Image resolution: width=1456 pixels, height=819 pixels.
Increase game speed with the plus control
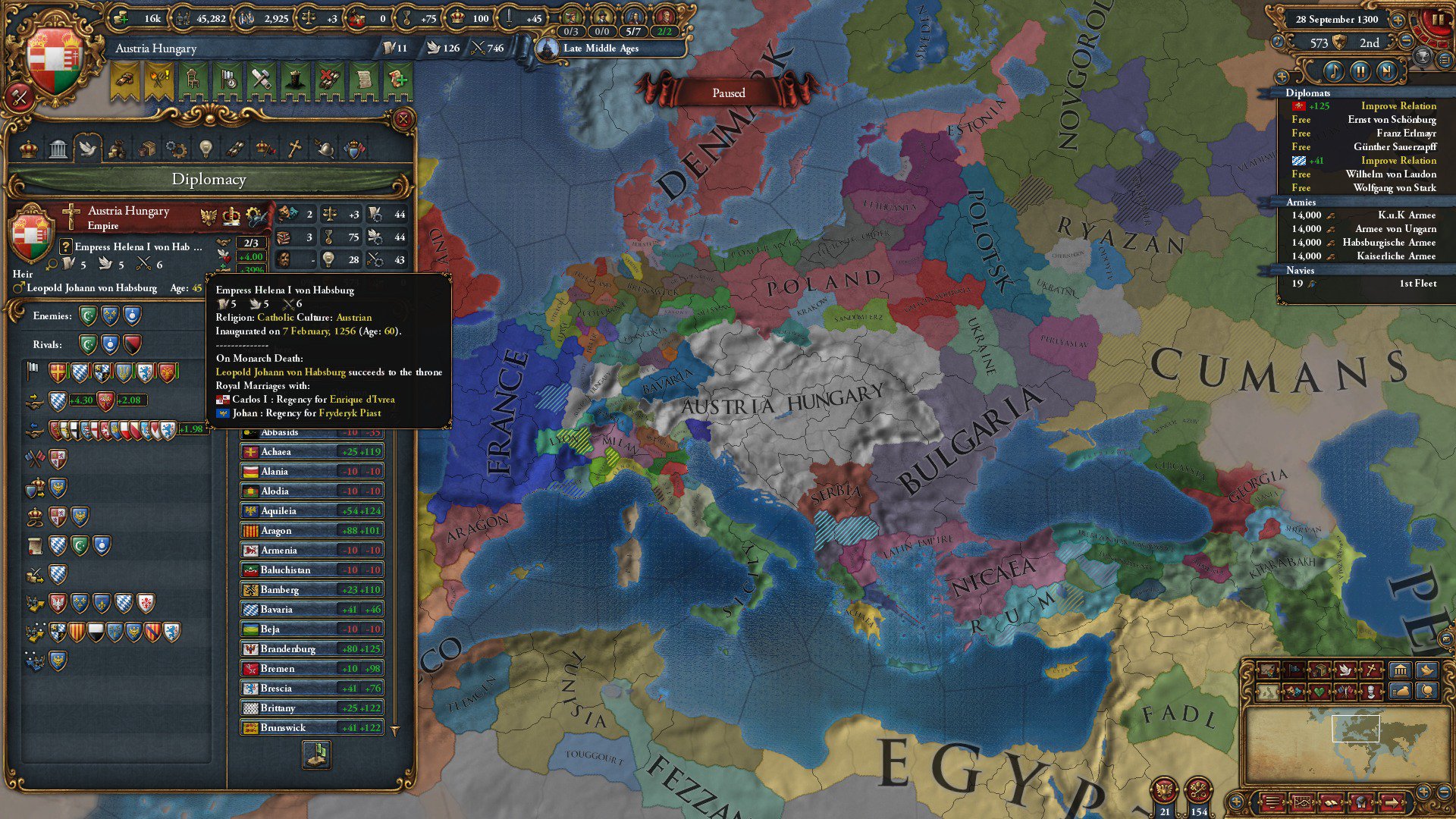[1398, 20]
